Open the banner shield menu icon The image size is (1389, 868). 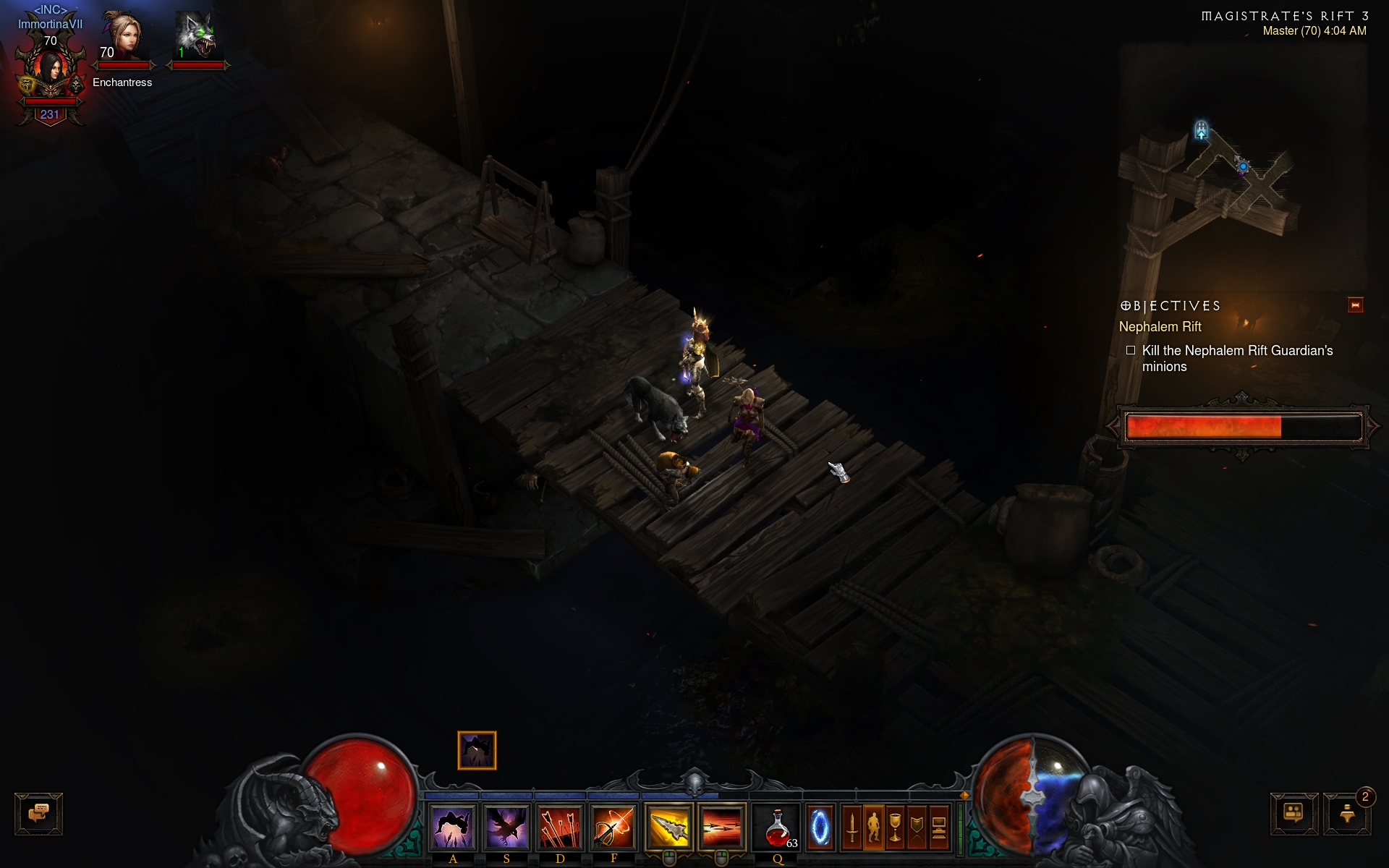(917, 827)
